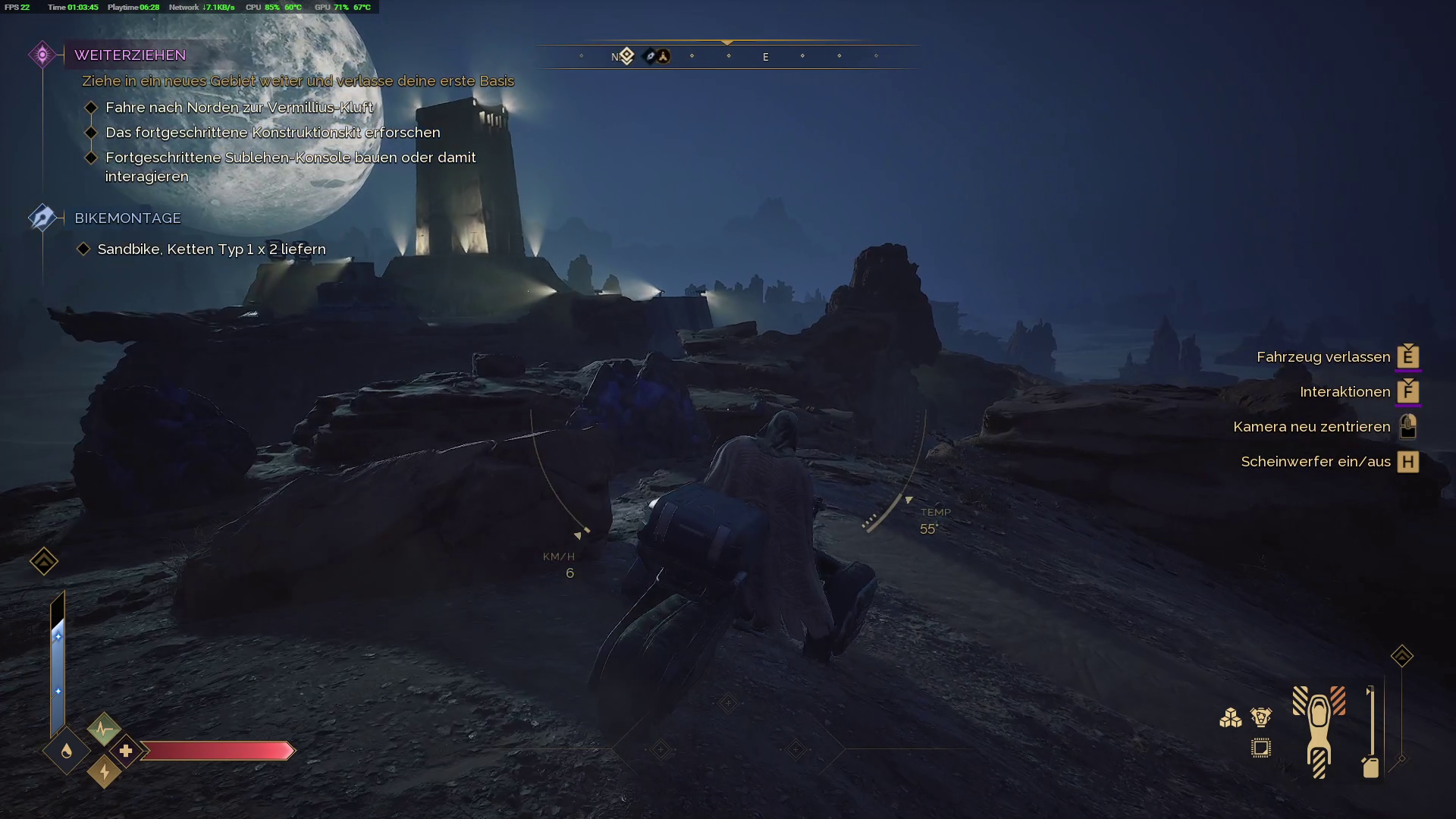Click the FPS performance overlay bar

(x=189, y=7)
